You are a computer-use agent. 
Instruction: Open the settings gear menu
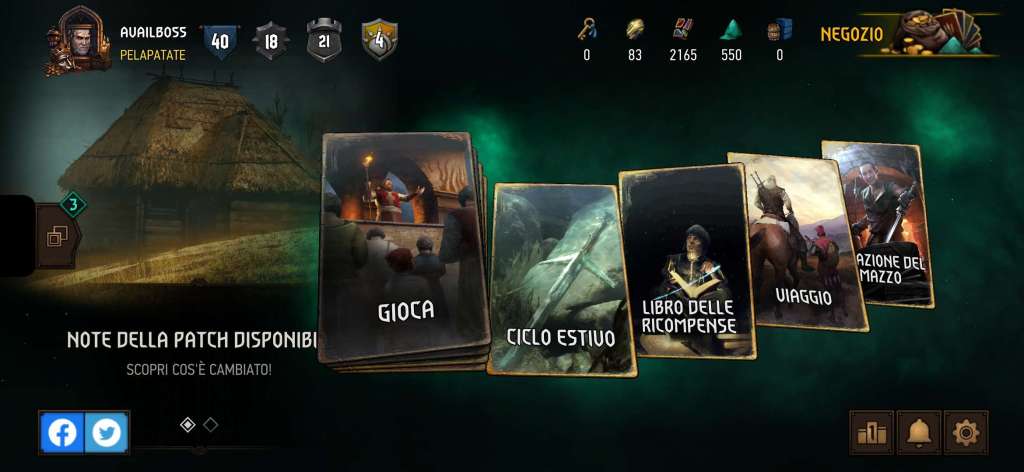click(x=965, y=432)
